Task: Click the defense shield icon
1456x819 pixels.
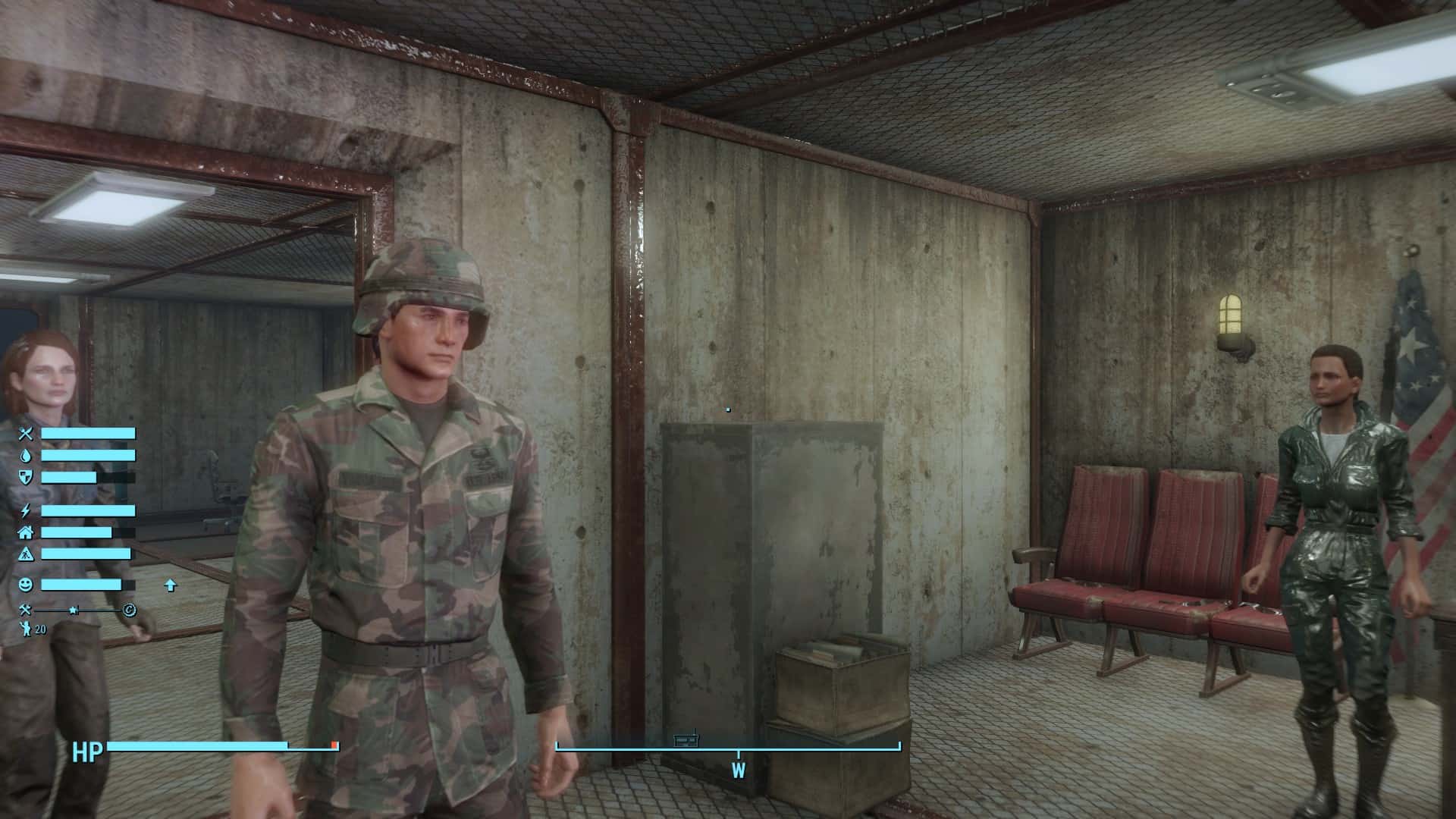Action: 26,477
